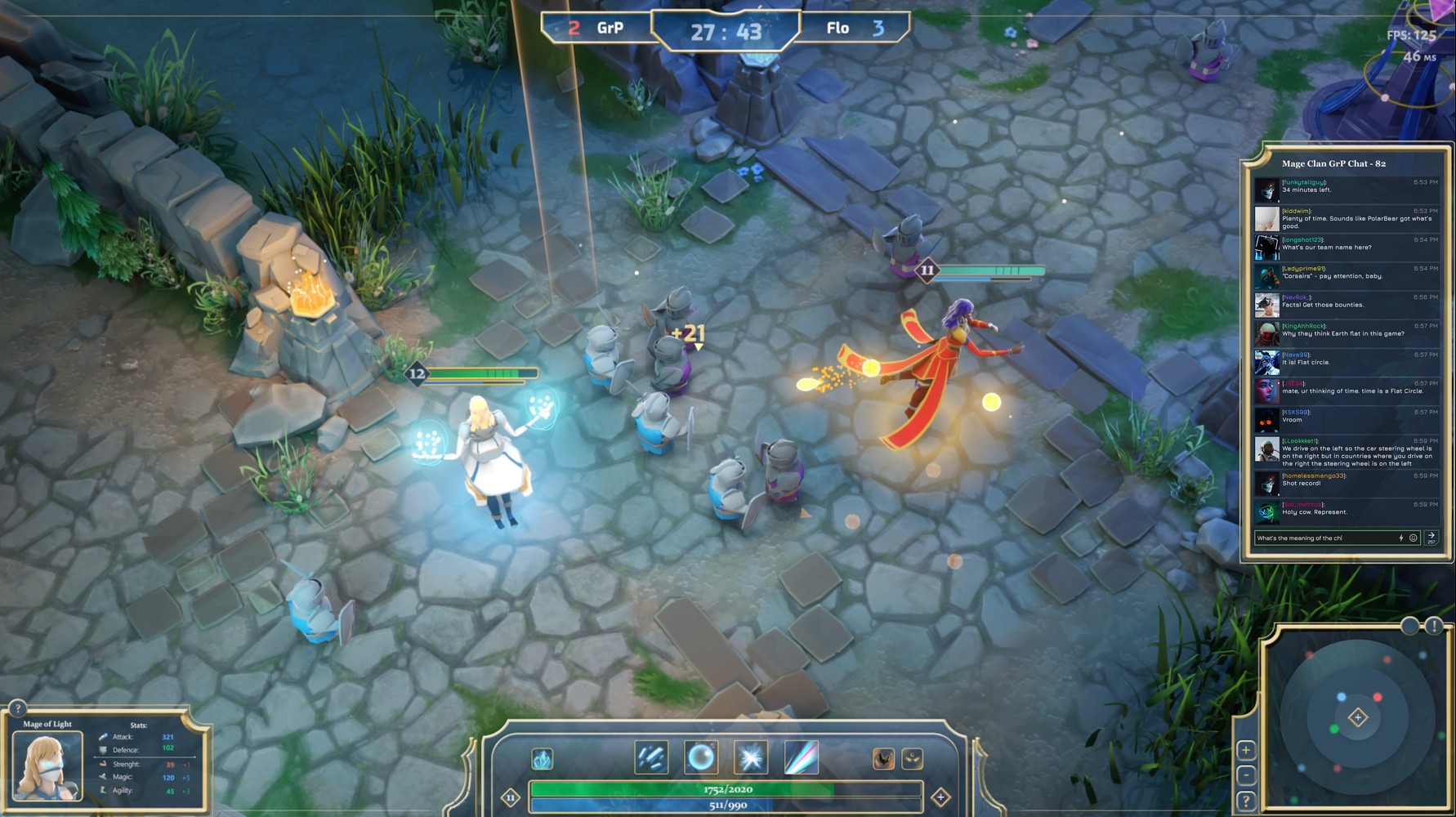This screenshot has width=1456, height=817.
Task: Click the lightning bolt icon in the chat input
Action: pos(1401,538)
